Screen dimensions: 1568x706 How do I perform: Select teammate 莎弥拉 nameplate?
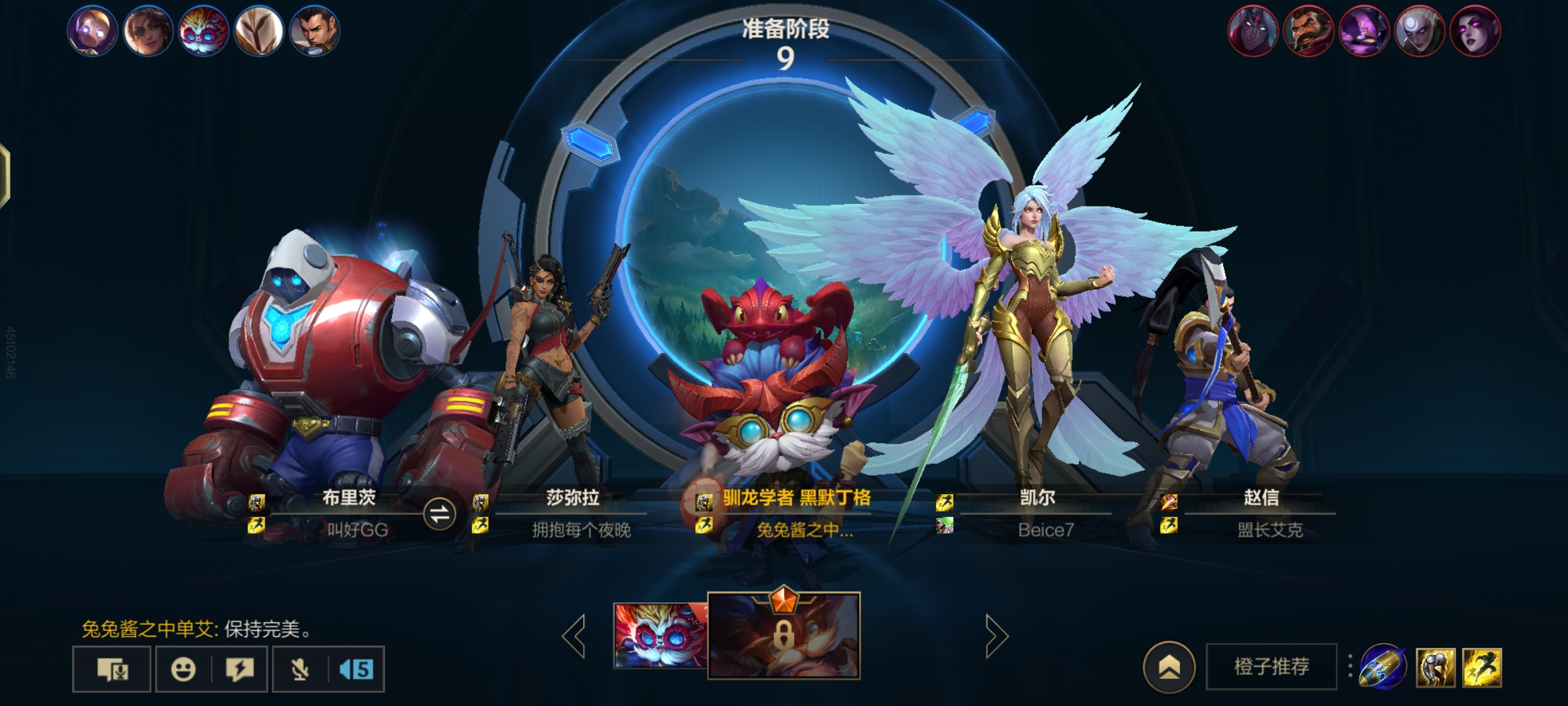click(x=572, y=498)
